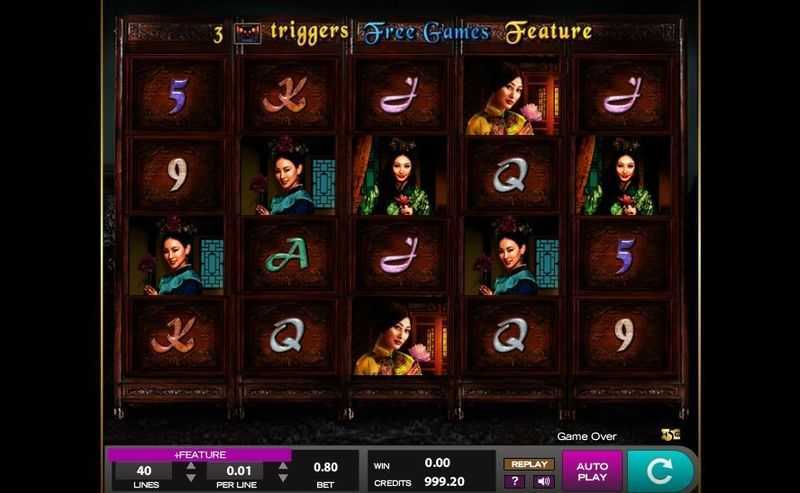Decrease the number of lines
This screenshot has width=800, height=493.
(x=191, y=479)
